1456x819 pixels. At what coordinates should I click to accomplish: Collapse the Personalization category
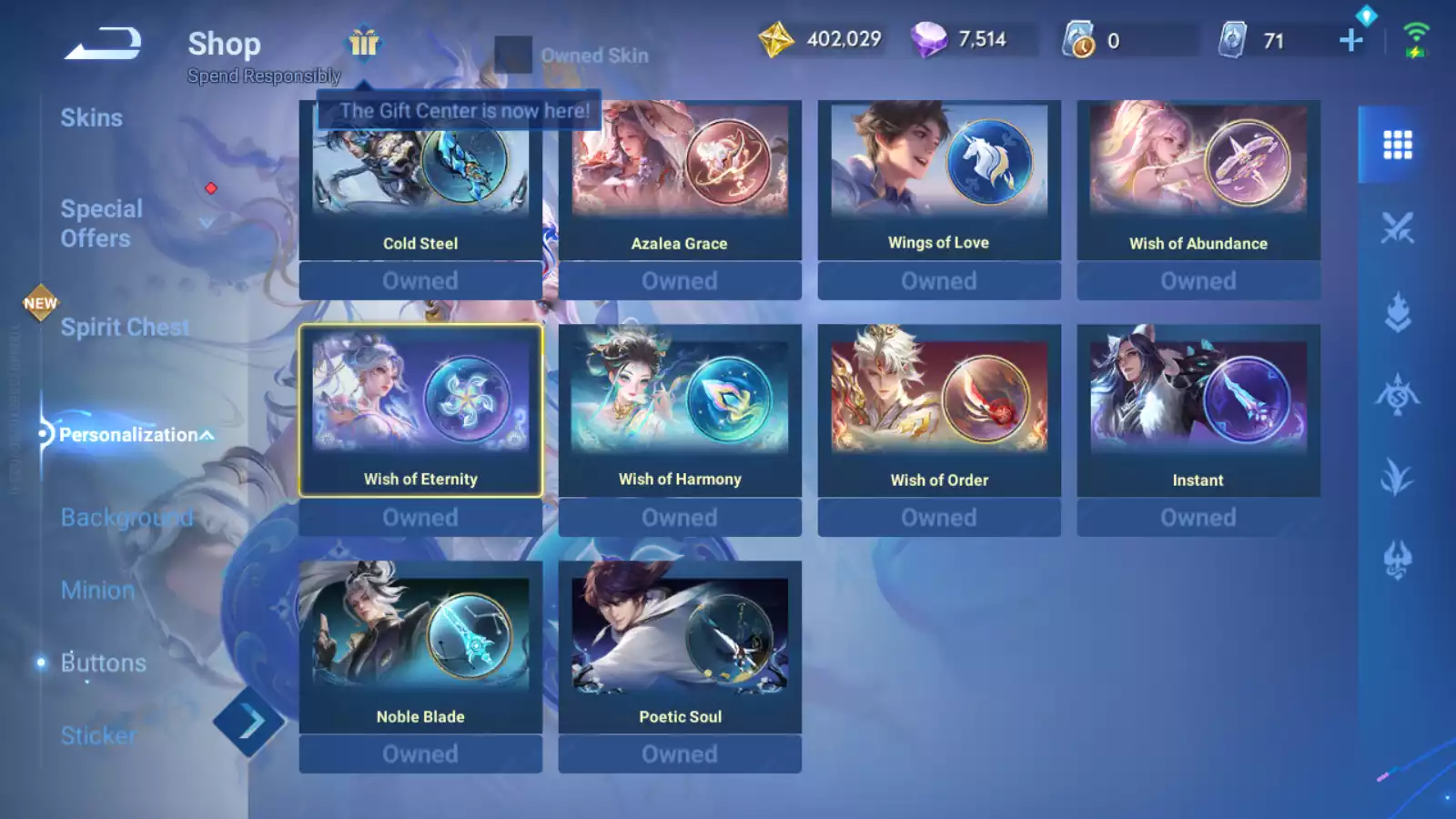pyautogui.click(x=136, y=435)
